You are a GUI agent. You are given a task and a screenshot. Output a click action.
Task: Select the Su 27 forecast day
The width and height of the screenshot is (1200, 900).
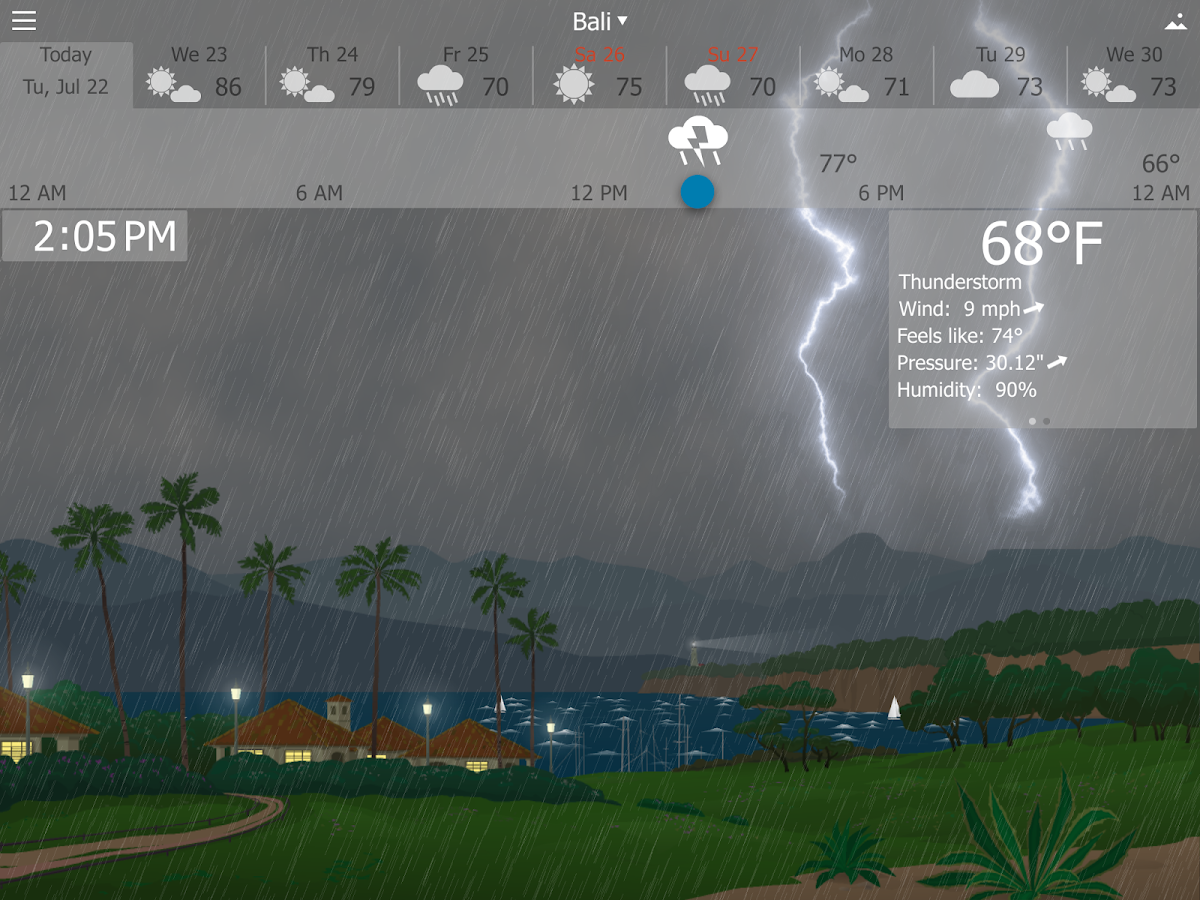tap(733, 74)
